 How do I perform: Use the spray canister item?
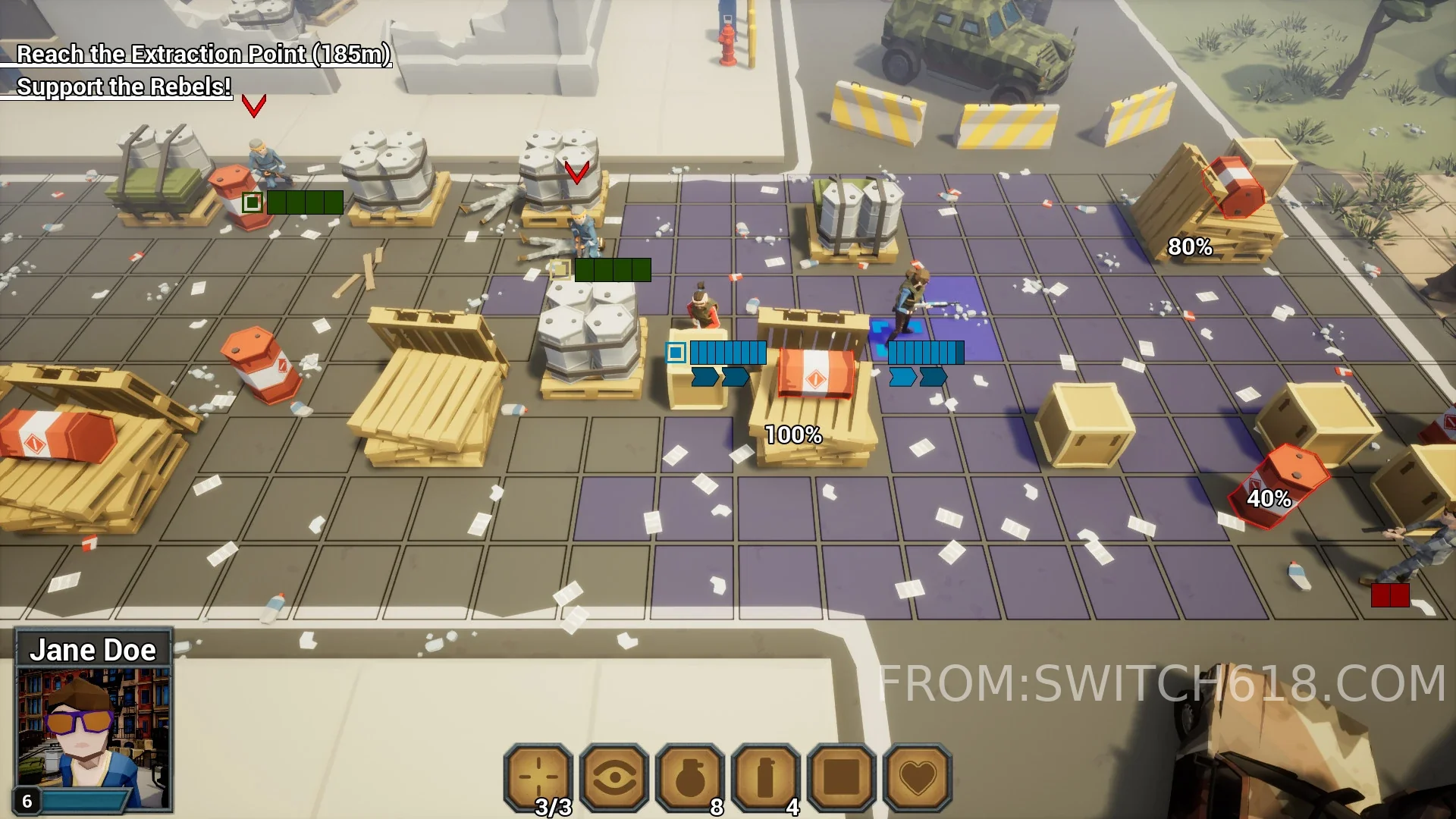click(x=766, y=777)
